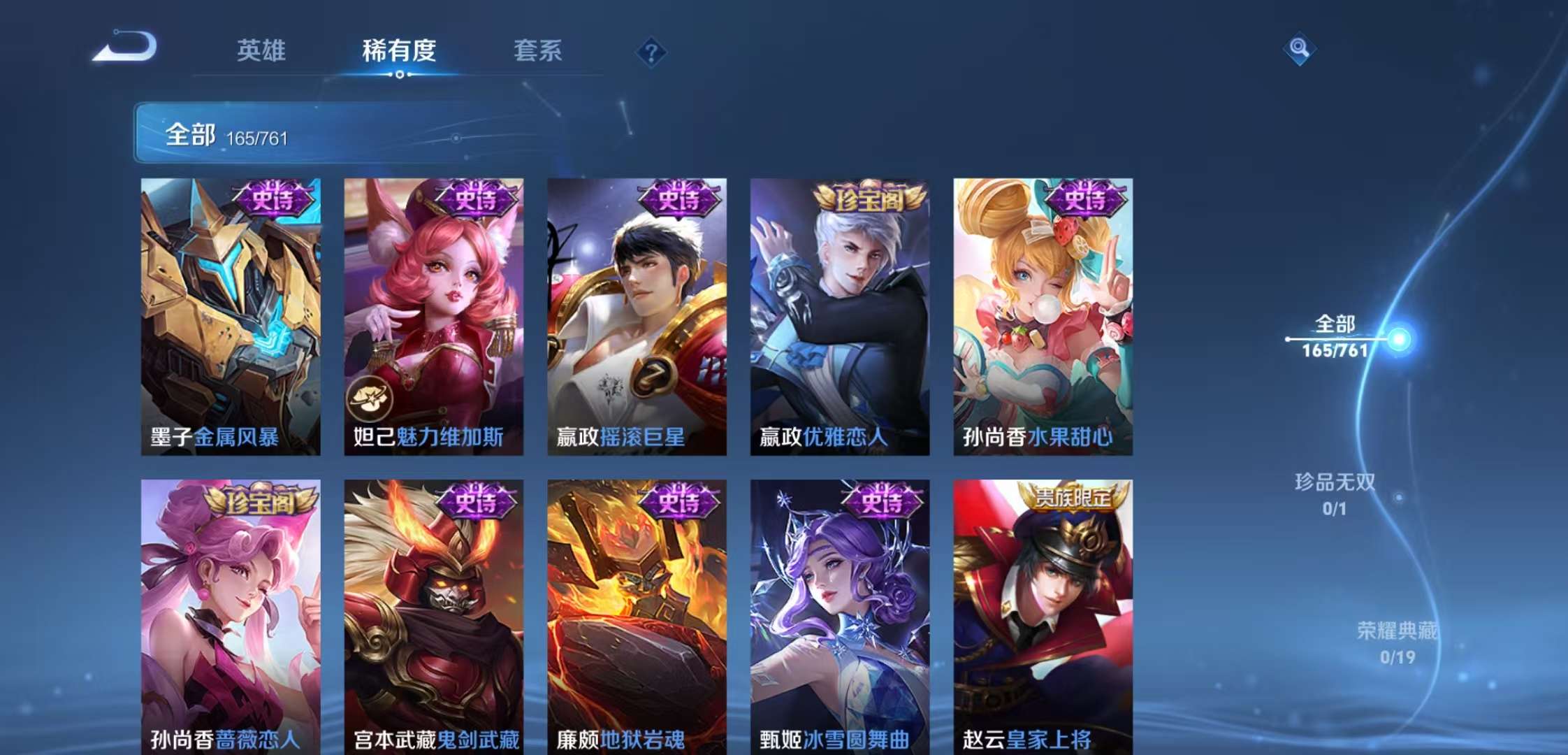Filter by 荣耀典藏 rarity
Viewport: 1568px width, 755px height.
(1397, 642)
